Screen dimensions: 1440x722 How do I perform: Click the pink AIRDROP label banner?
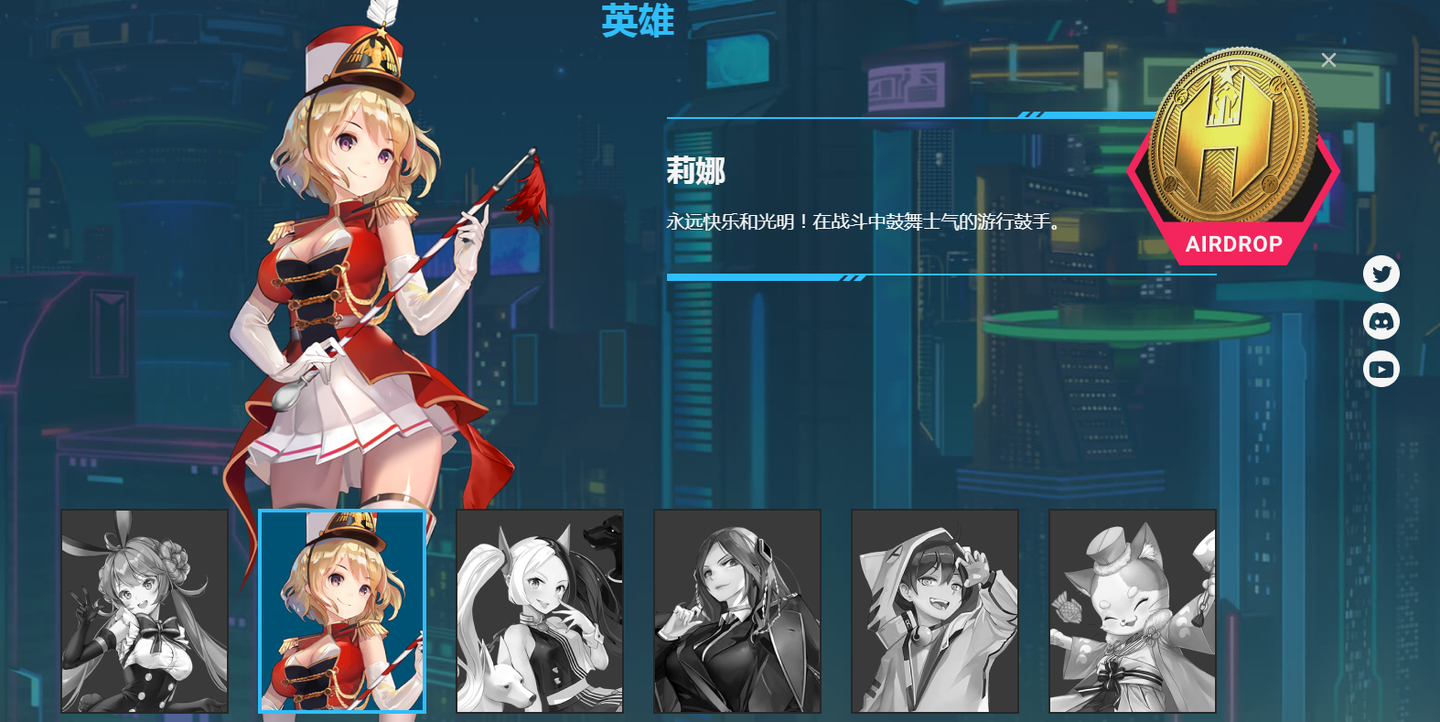(x=1234, y=243)
